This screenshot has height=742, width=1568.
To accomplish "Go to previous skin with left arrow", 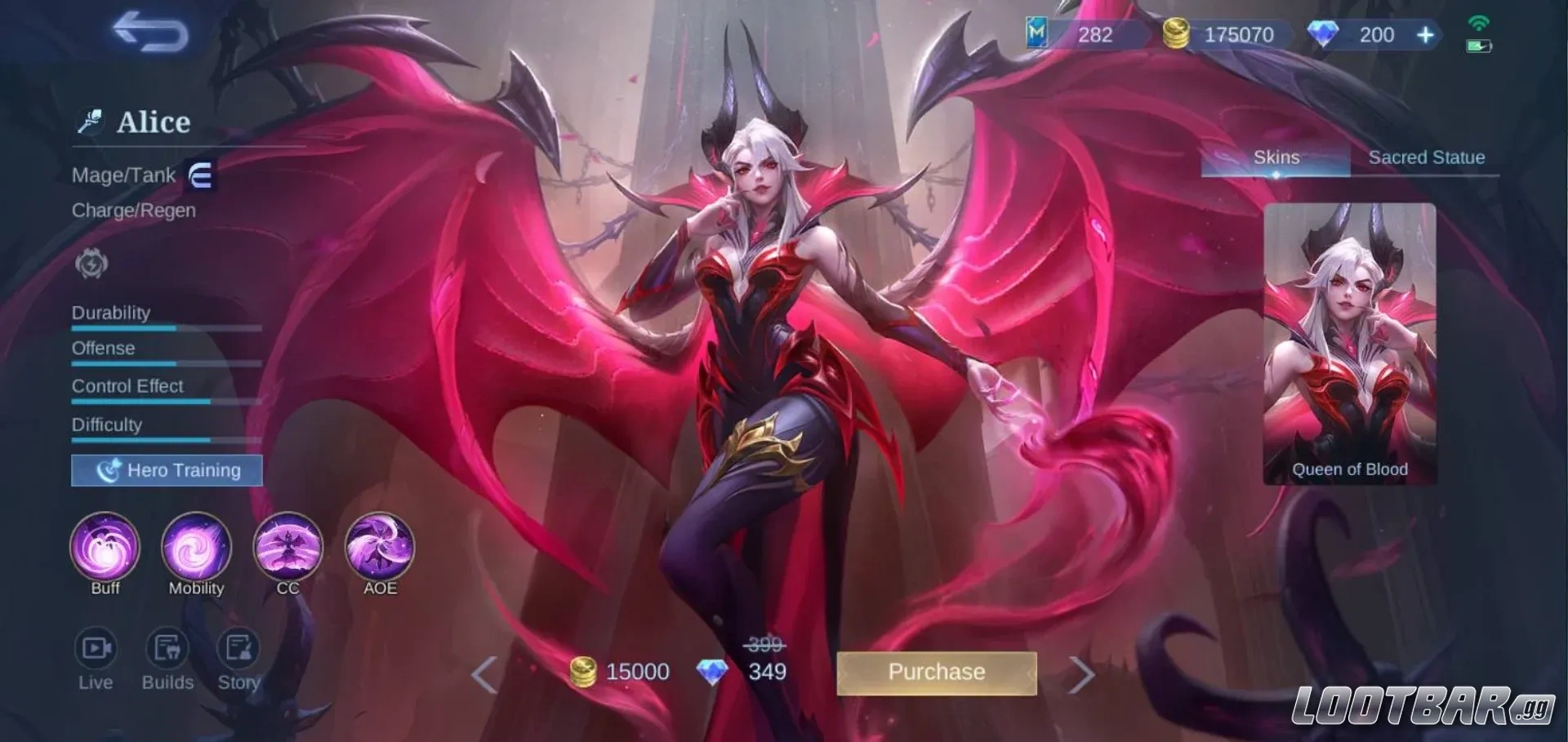I will tap(483, 673).
